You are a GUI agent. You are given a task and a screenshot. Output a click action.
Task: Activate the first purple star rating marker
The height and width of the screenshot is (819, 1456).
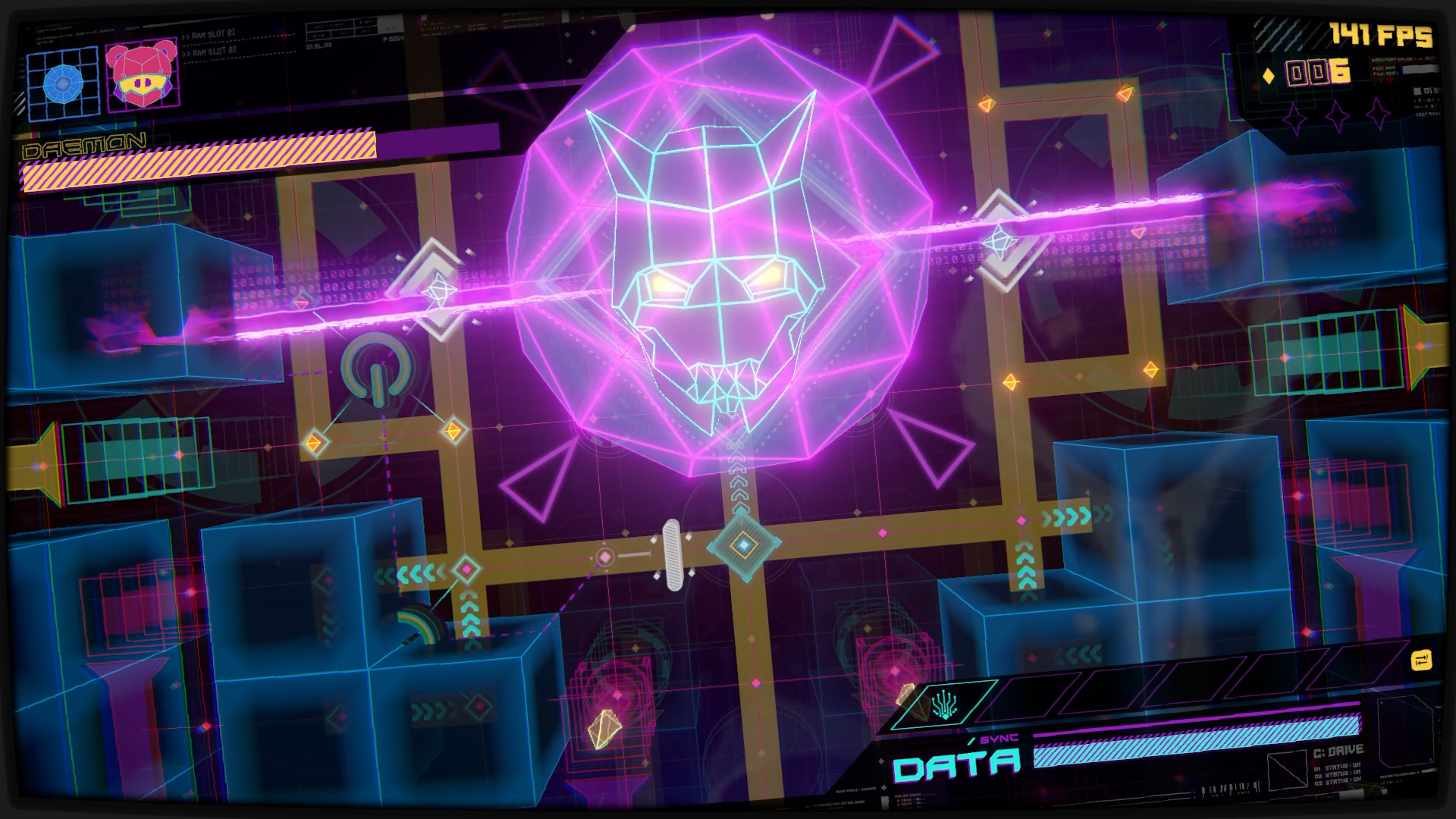(1294, 117)
